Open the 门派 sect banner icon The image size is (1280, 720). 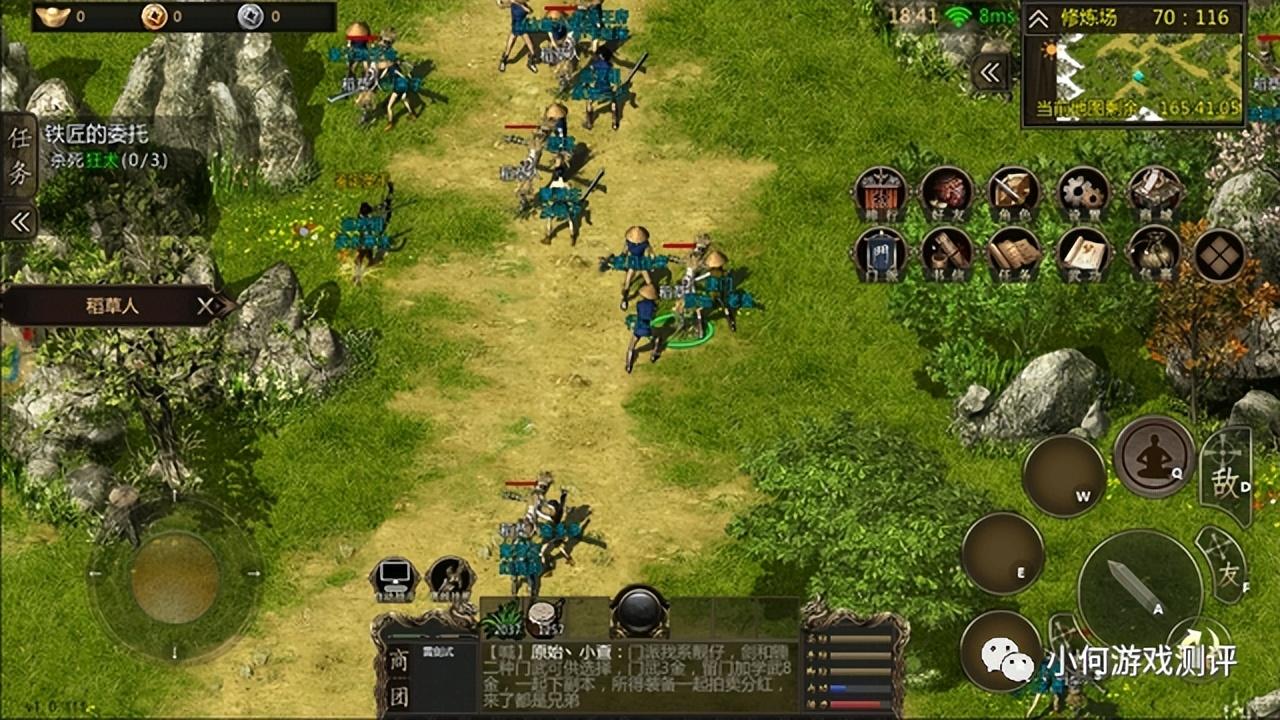(880, 254)
